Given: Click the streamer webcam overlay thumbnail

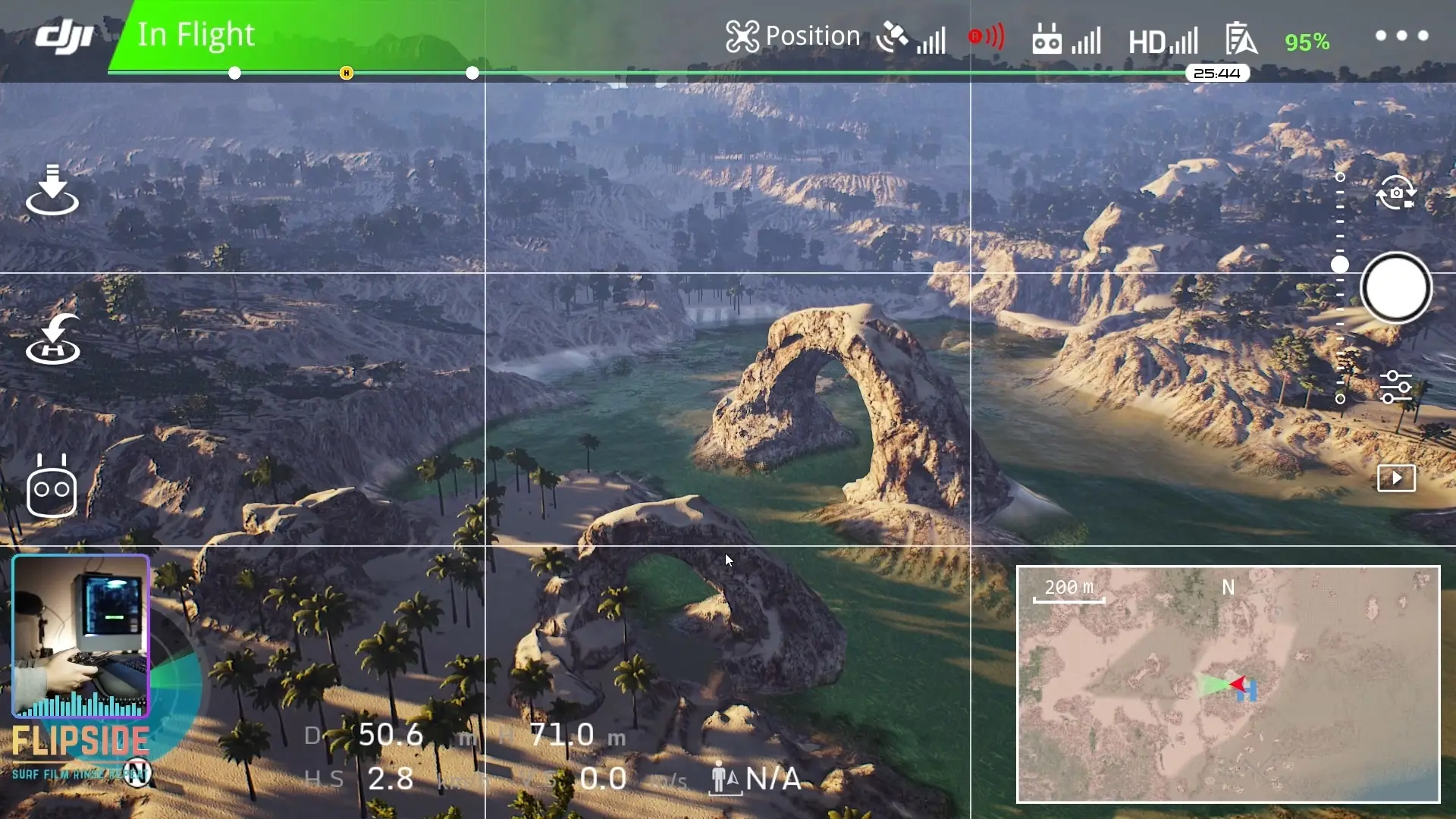Looking at the screenshot, I should click(80, 635).
